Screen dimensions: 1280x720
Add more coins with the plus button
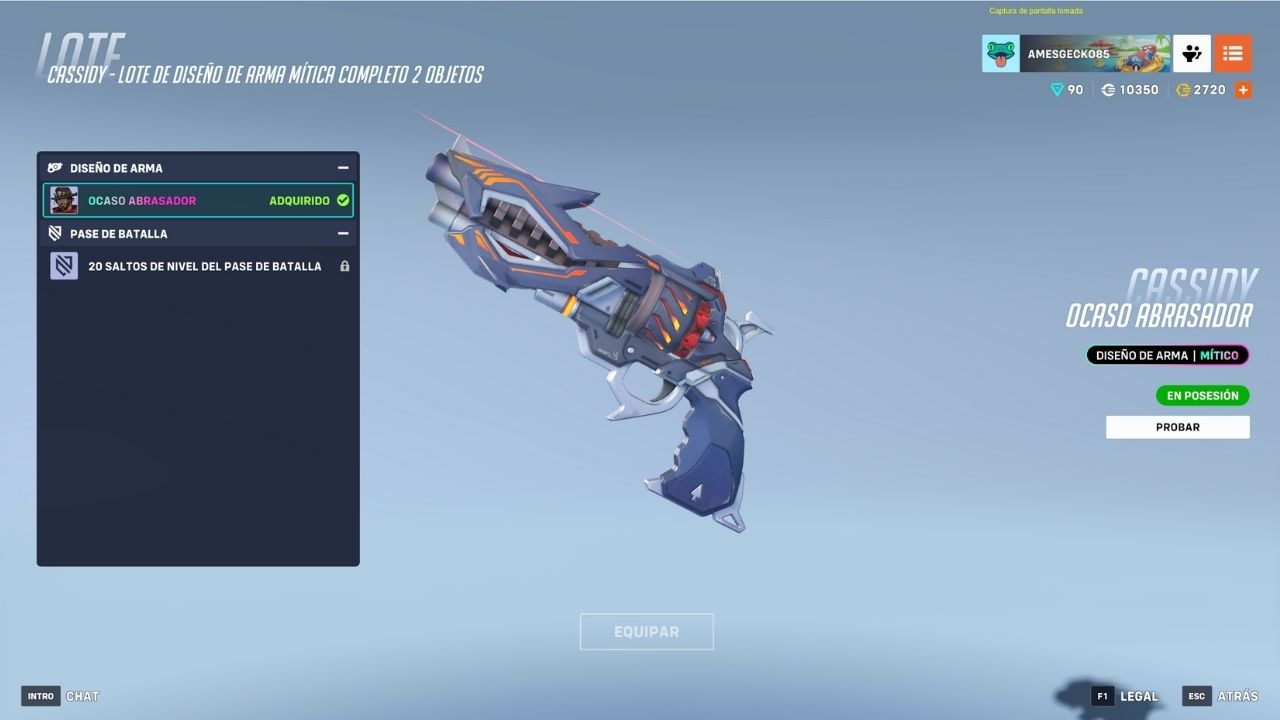(1243, 90)
